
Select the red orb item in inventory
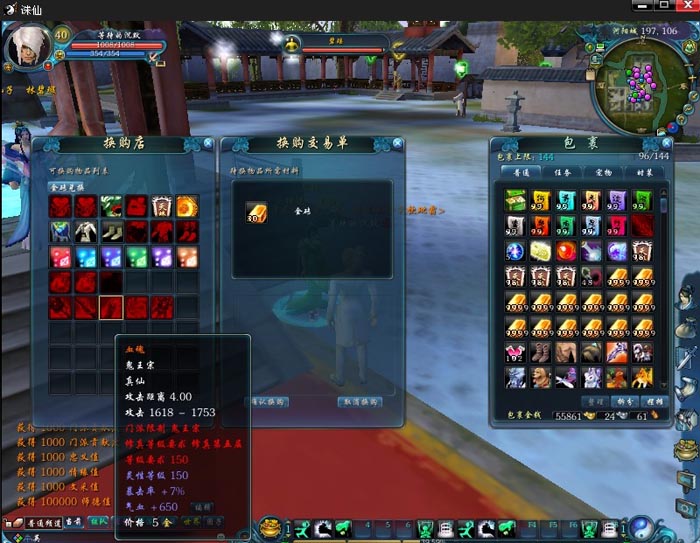(568, 251)
